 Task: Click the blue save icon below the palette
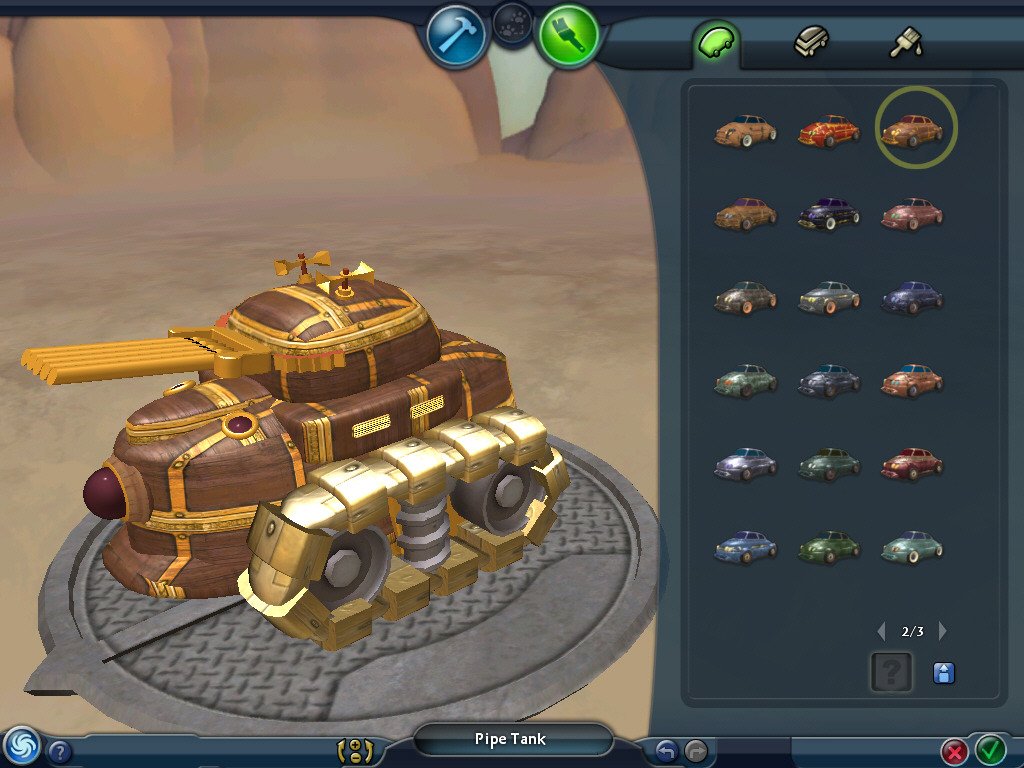click(x=943, y=673)
